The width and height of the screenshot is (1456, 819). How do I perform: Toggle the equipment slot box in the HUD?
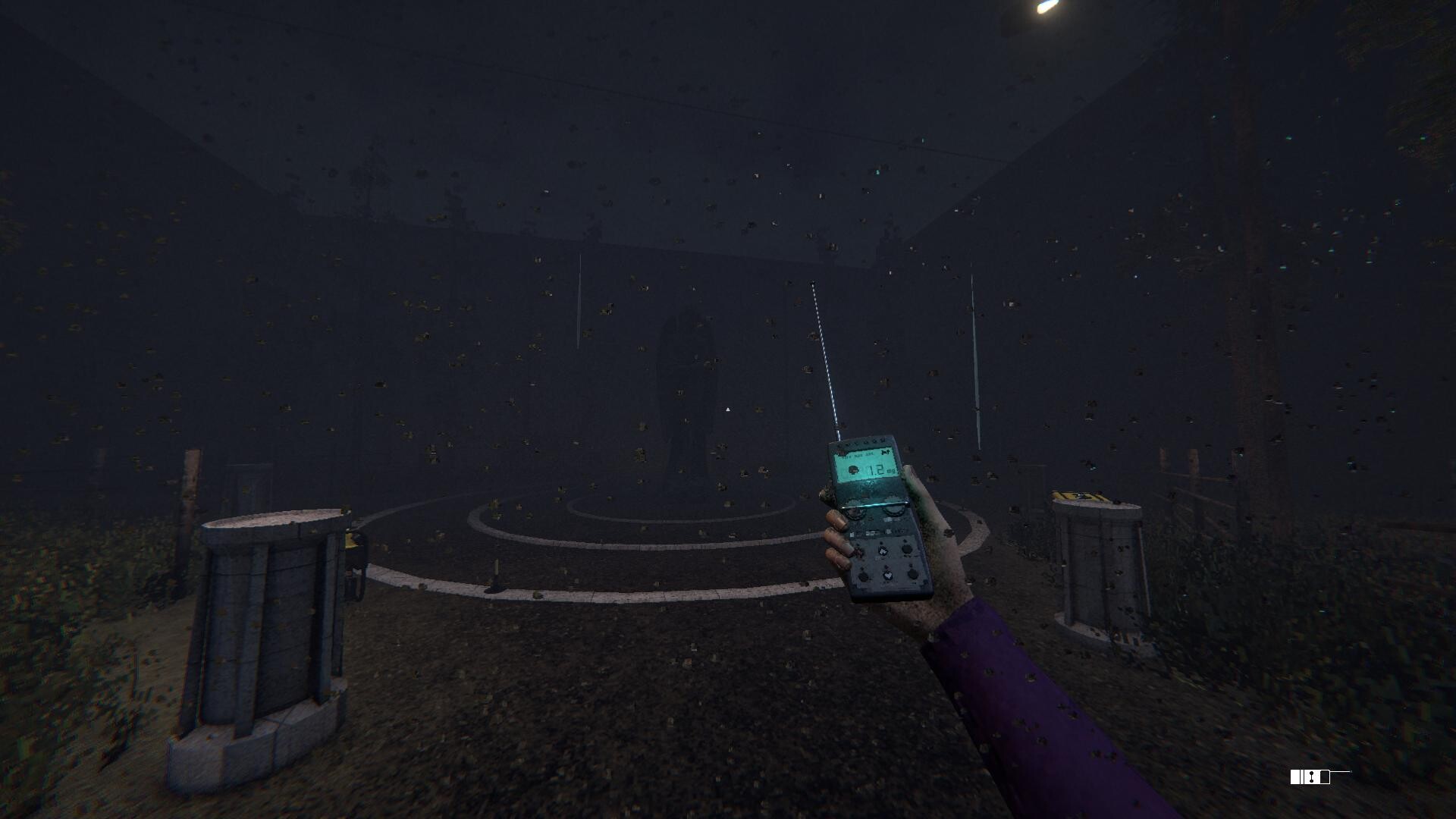coord(1295,777)
